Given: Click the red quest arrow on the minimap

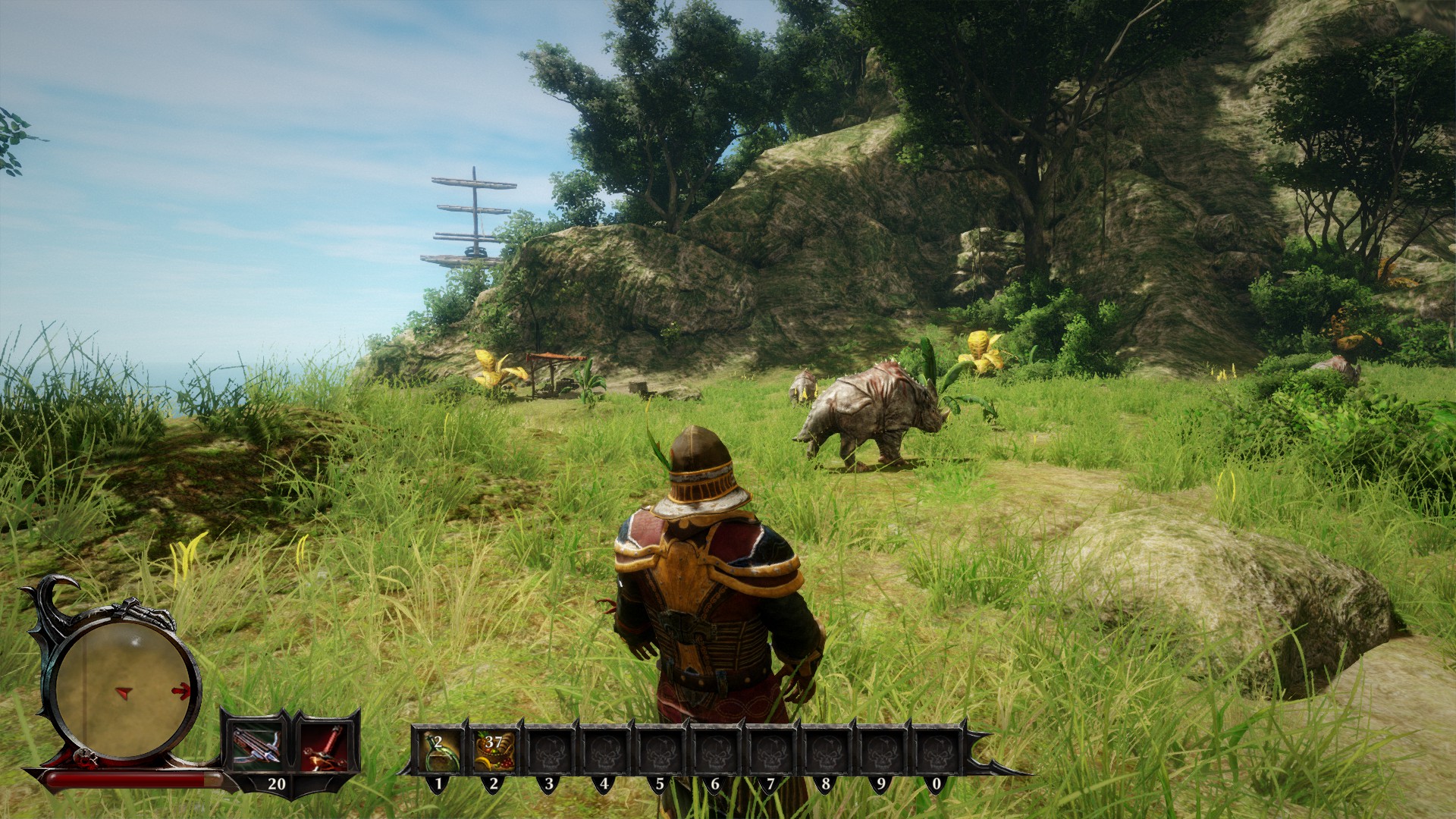Looking at the screenshot, I should pos(180,690).
